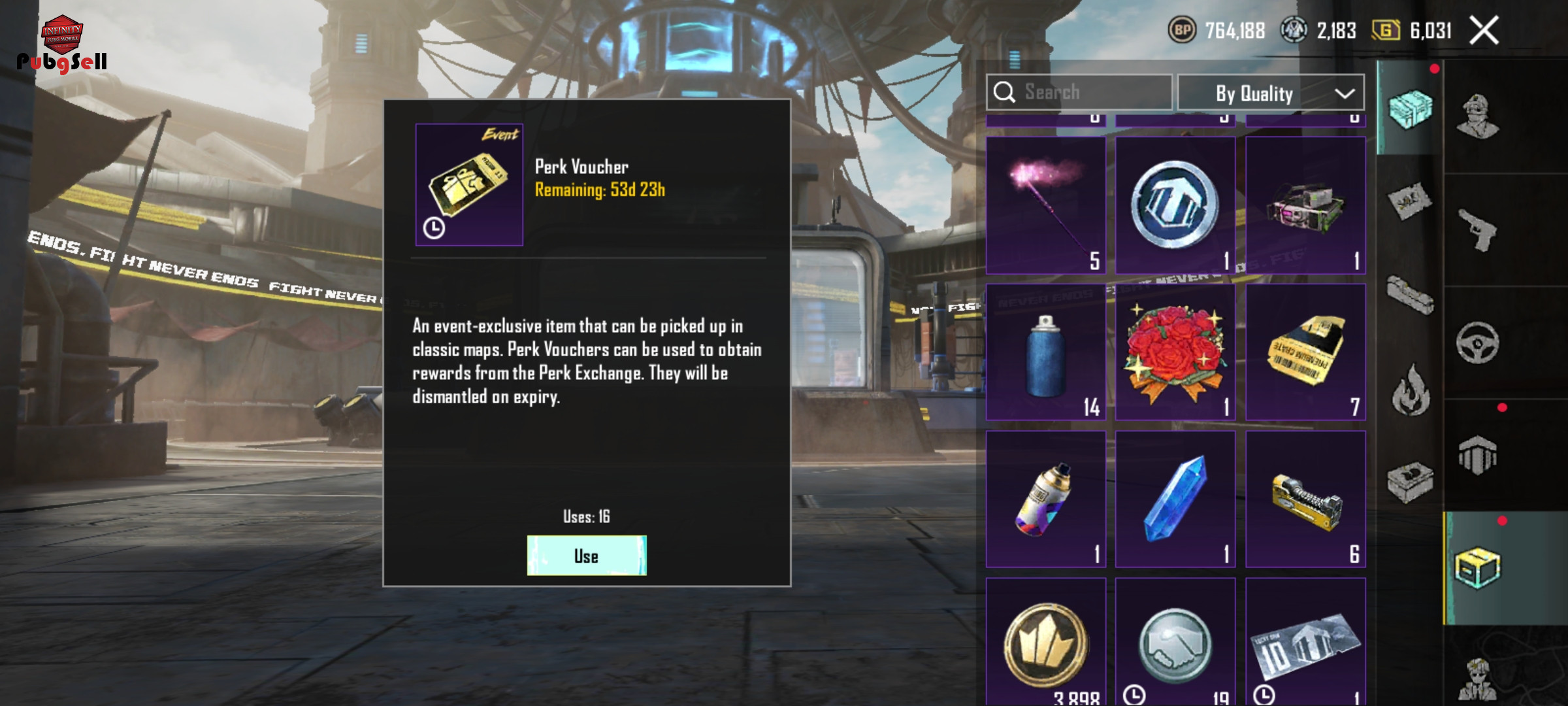Open the steering wheel vehicle tab
The image size is (1568, 706).
(1478, 343)
